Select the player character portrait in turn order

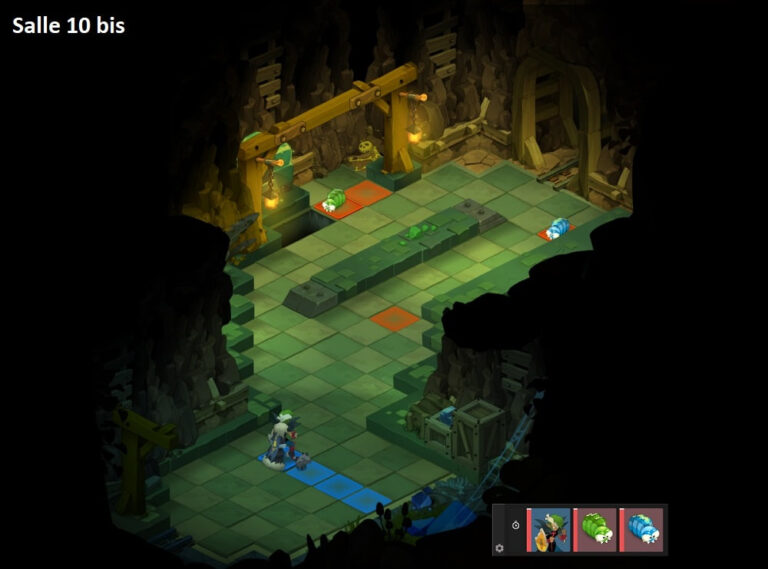click(x=550, y=529)
